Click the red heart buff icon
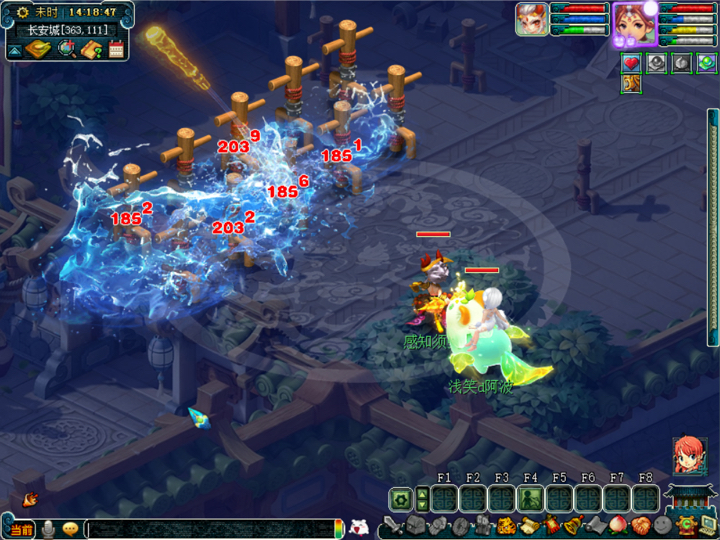Screen dimensions: 720x540 tap(631, 63)
